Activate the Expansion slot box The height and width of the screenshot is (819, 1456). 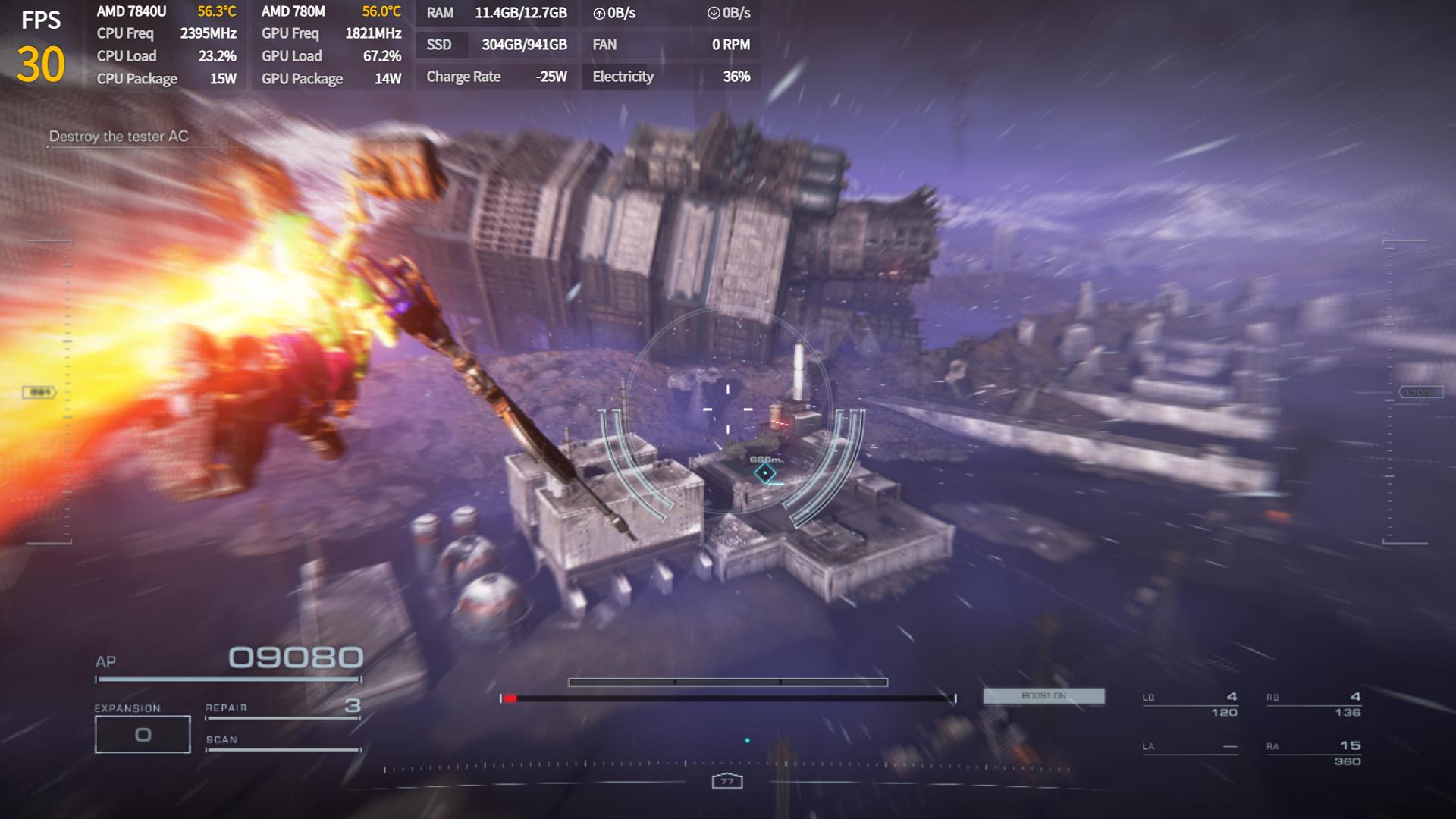(143, 734)
